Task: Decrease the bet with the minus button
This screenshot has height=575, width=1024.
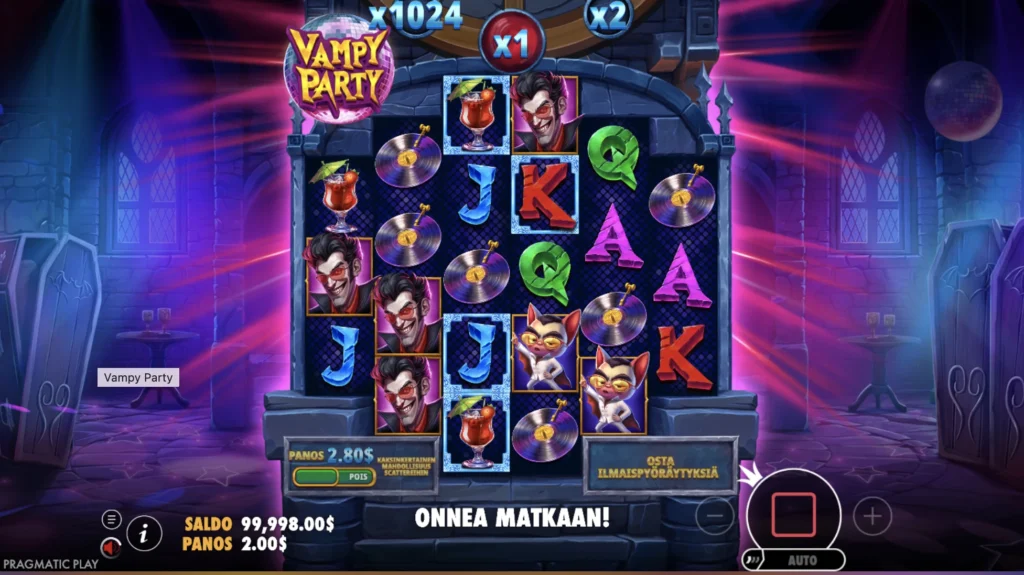Action: (714, 516)
